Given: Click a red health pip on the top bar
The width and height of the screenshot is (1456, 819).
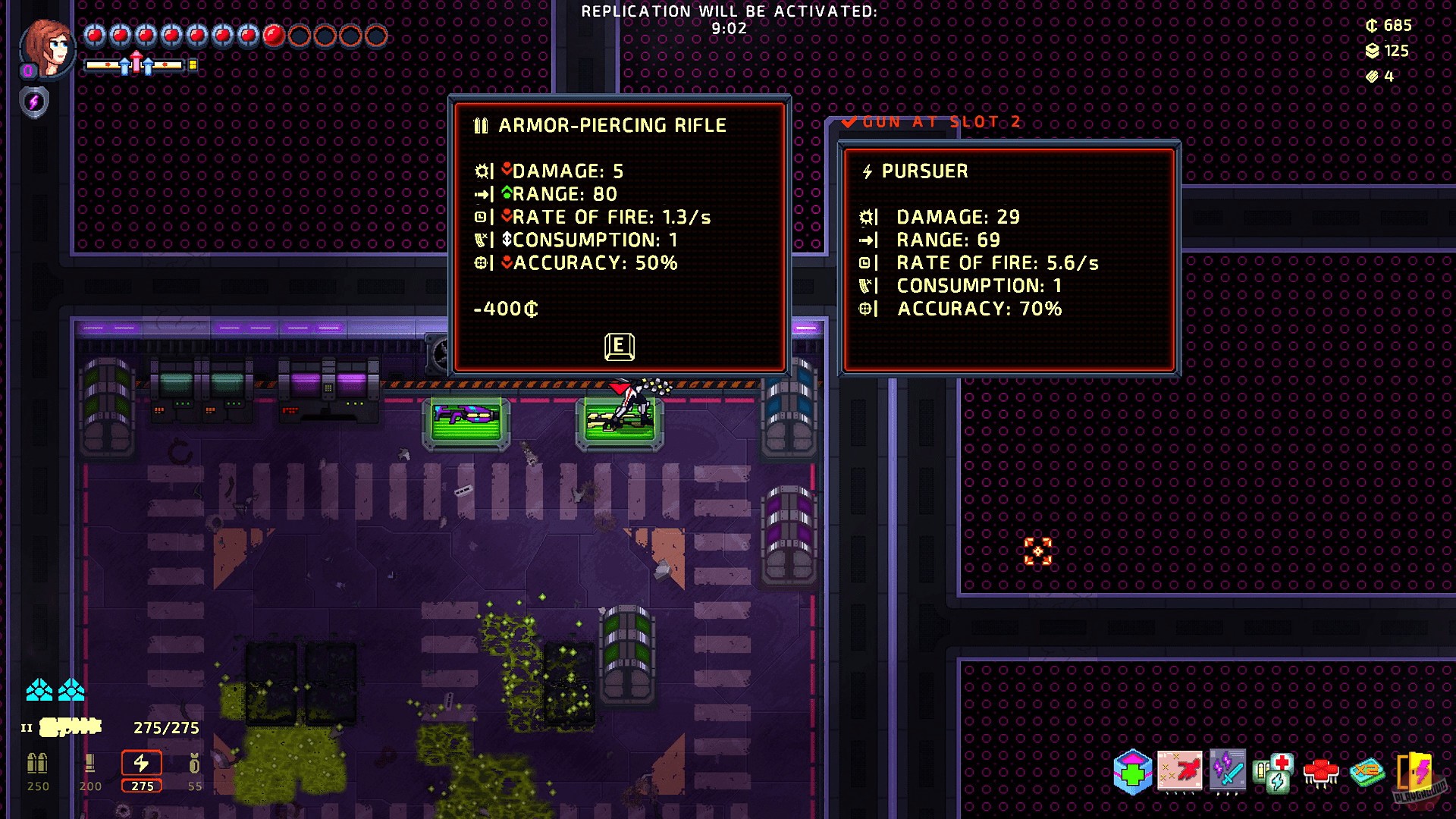Looking at the screenshot, I should coord(95,33).
